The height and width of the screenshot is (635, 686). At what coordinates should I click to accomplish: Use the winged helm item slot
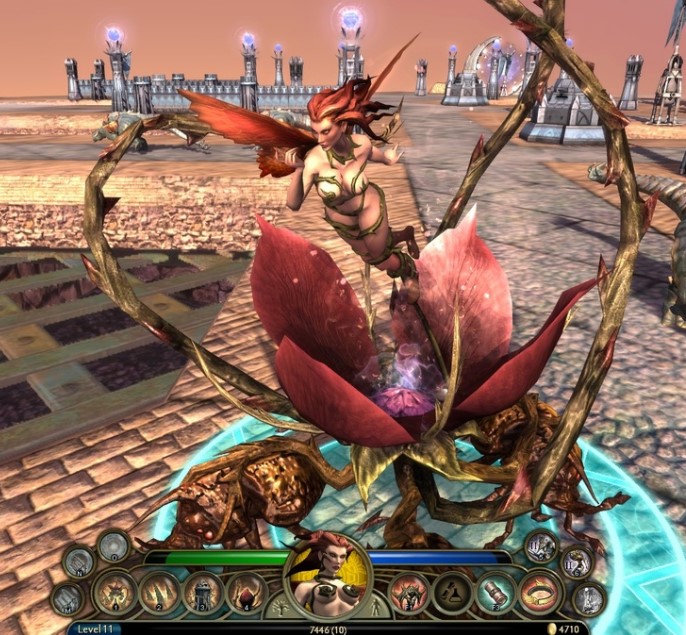click(x=409, y=593)
